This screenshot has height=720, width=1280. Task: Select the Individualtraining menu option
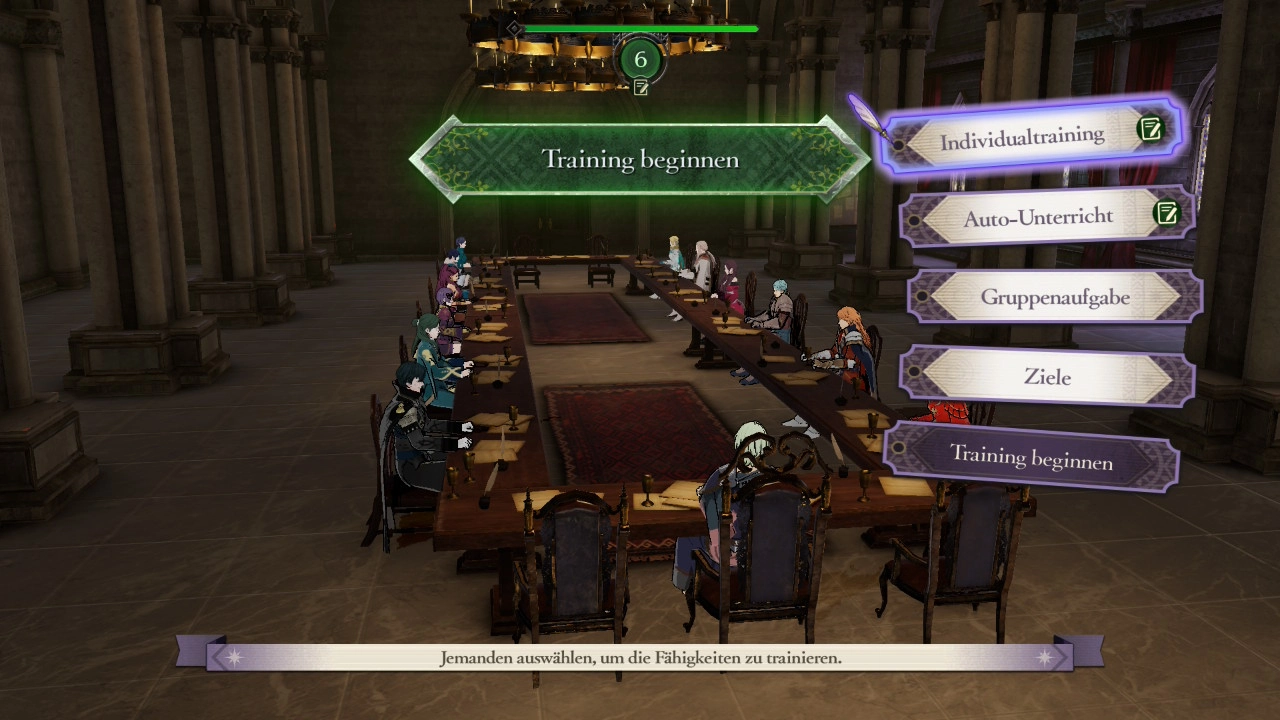pos(1022,138)
